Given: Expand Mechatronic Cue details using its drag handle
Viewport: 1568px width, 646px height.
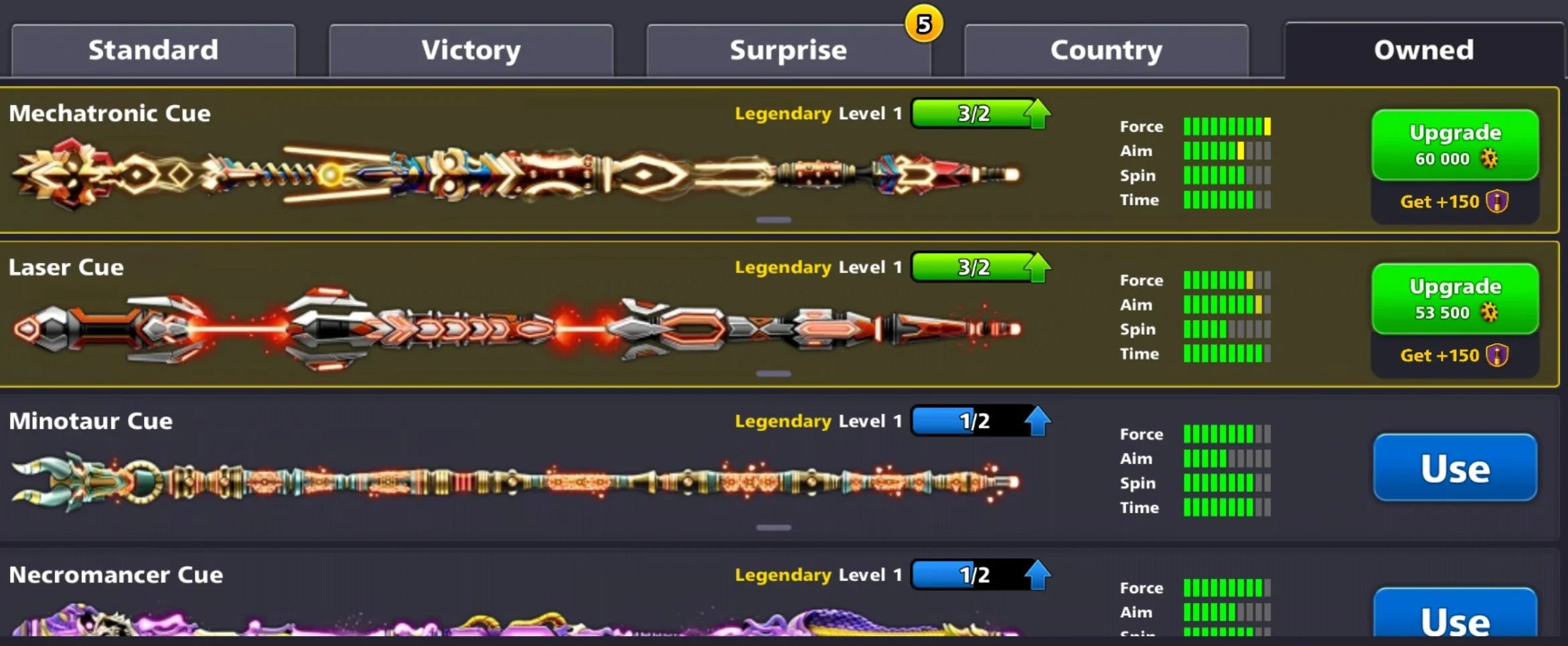Looking at the screenshot, I should 773,220.
